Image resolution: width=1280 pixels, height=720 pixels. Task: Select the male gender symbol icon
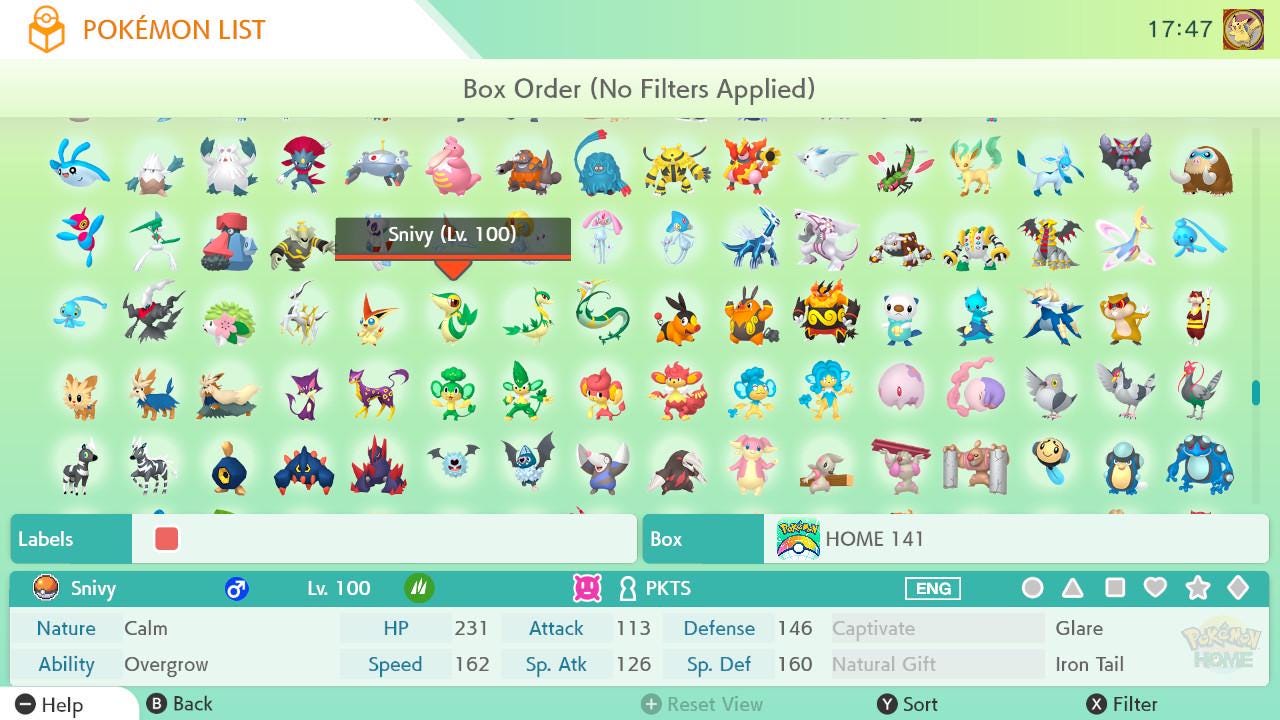coord(235,588)
